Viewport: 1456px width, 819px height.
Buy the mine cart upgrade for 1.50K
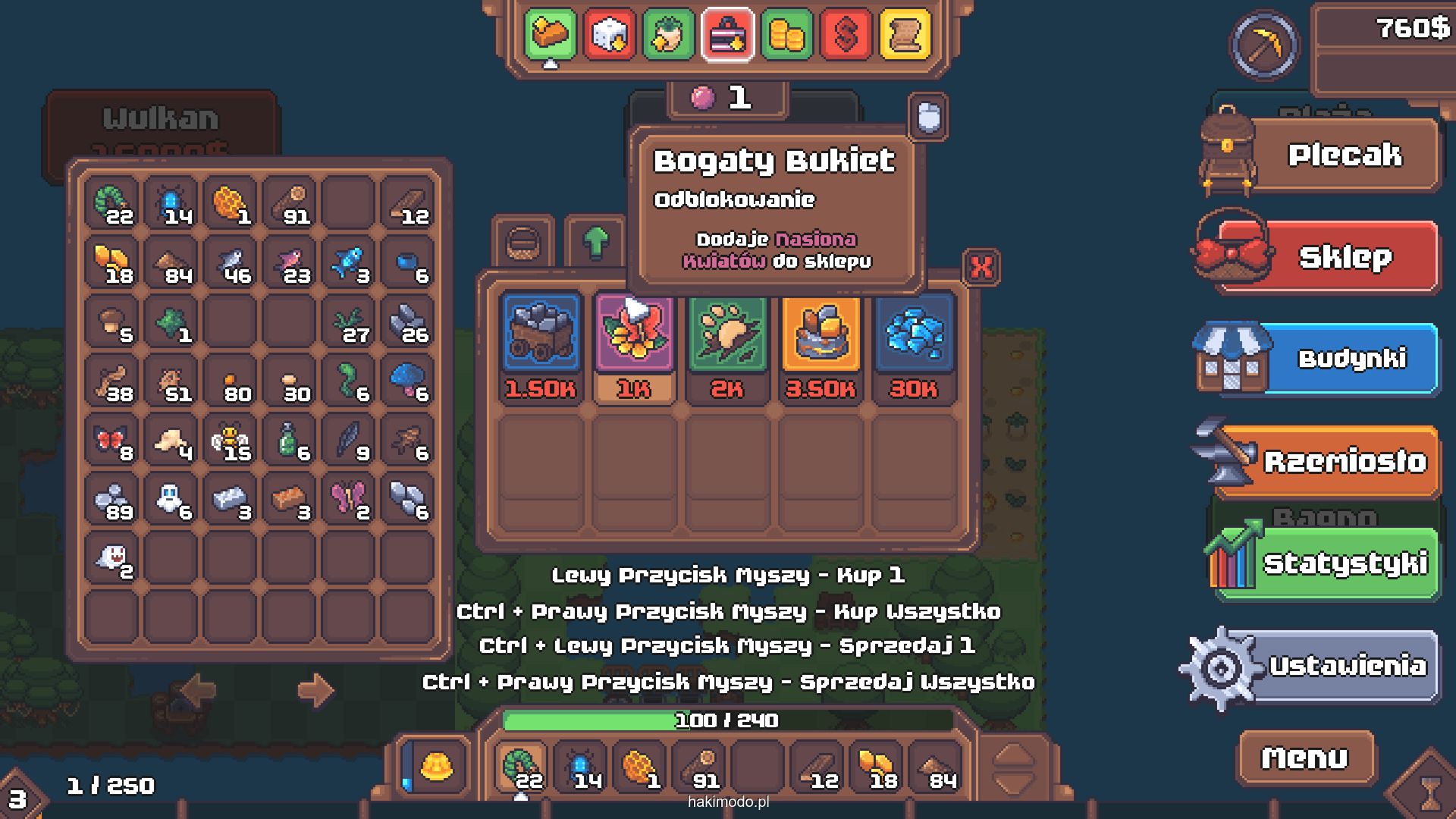541,346
